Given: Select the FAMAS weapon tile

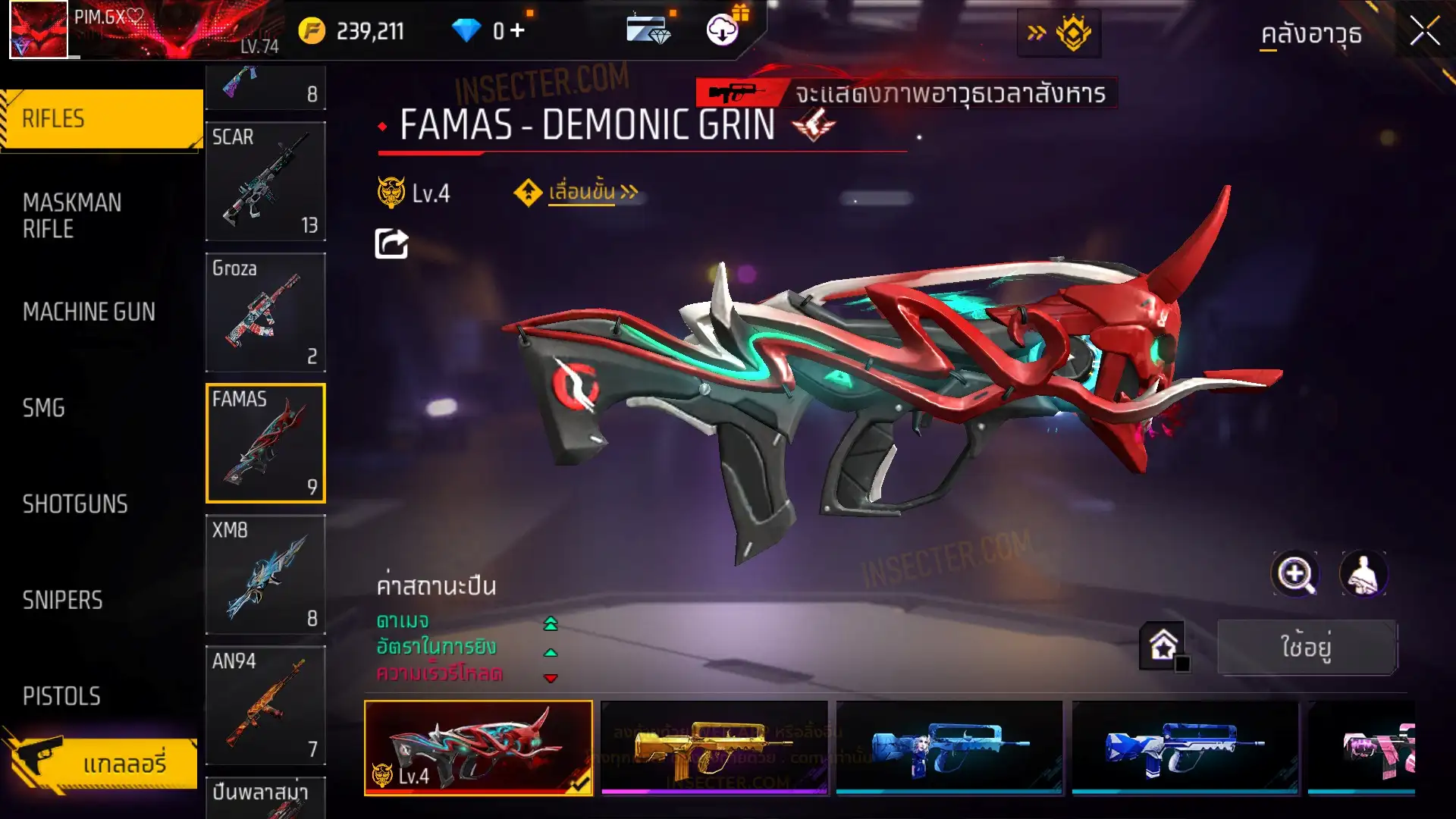Looking at the screenshot, I should coord(265,443).
